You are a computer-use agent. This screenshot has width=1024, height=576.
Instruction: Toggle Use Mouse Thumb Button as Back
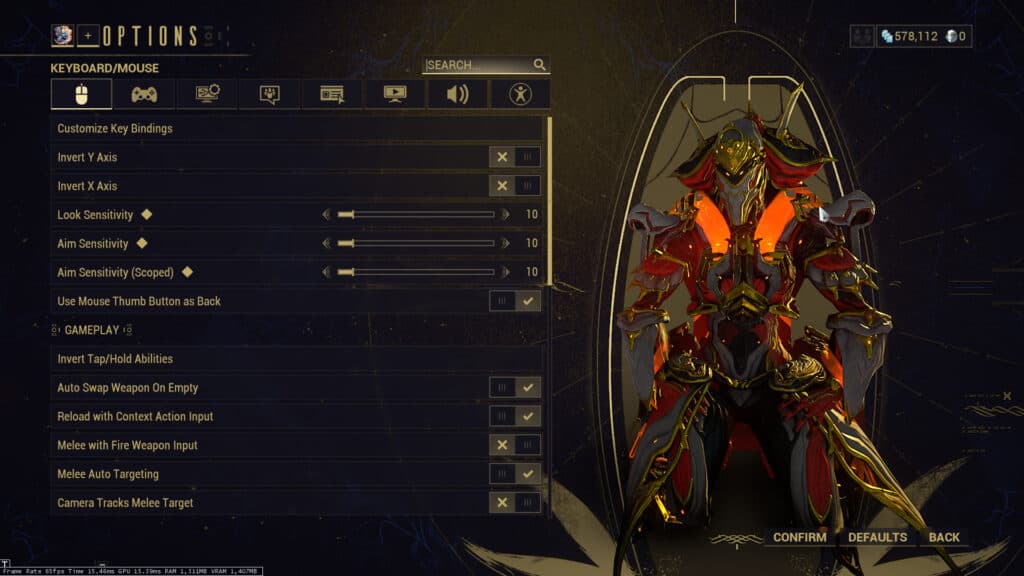click(x=515, y=301)
